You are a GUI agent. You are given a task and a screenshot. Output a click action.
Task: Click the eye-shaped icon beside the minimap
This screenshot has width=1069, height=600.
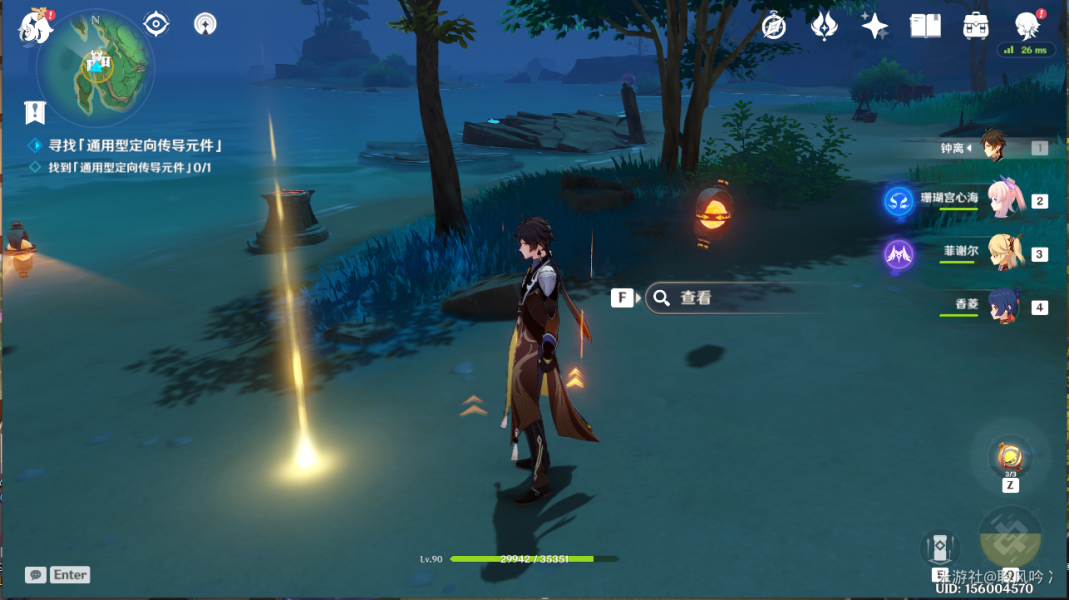coord(156,24)
